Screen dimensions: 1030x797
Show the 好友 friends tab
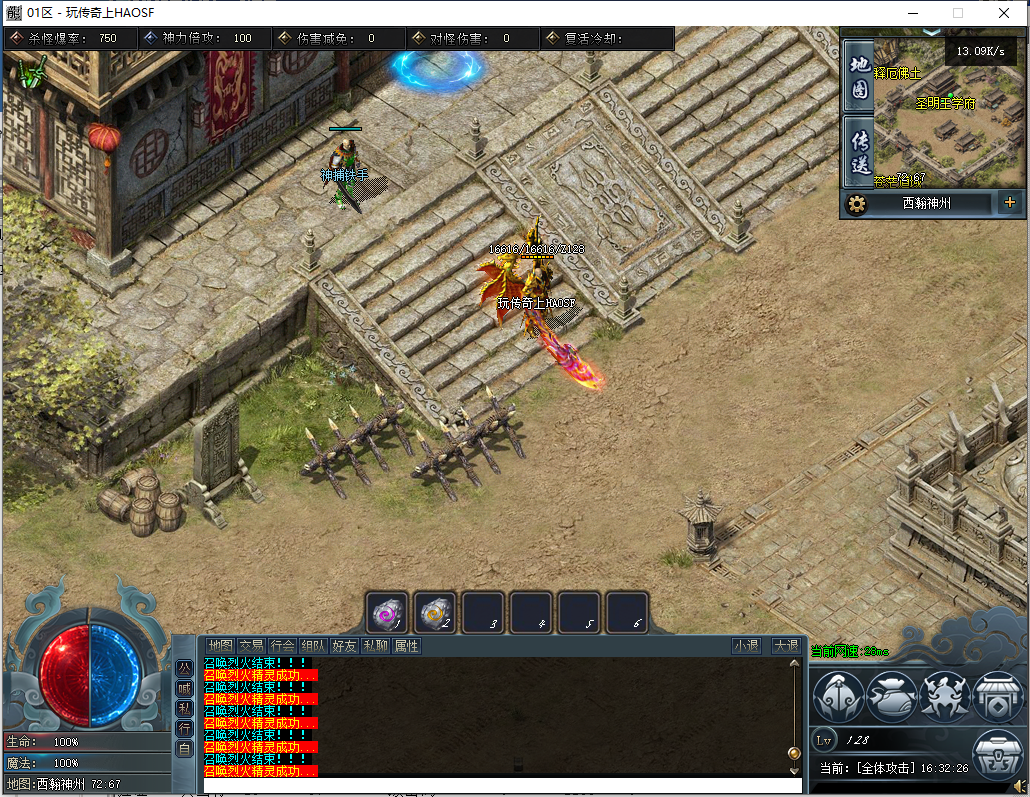pos(344,646)
